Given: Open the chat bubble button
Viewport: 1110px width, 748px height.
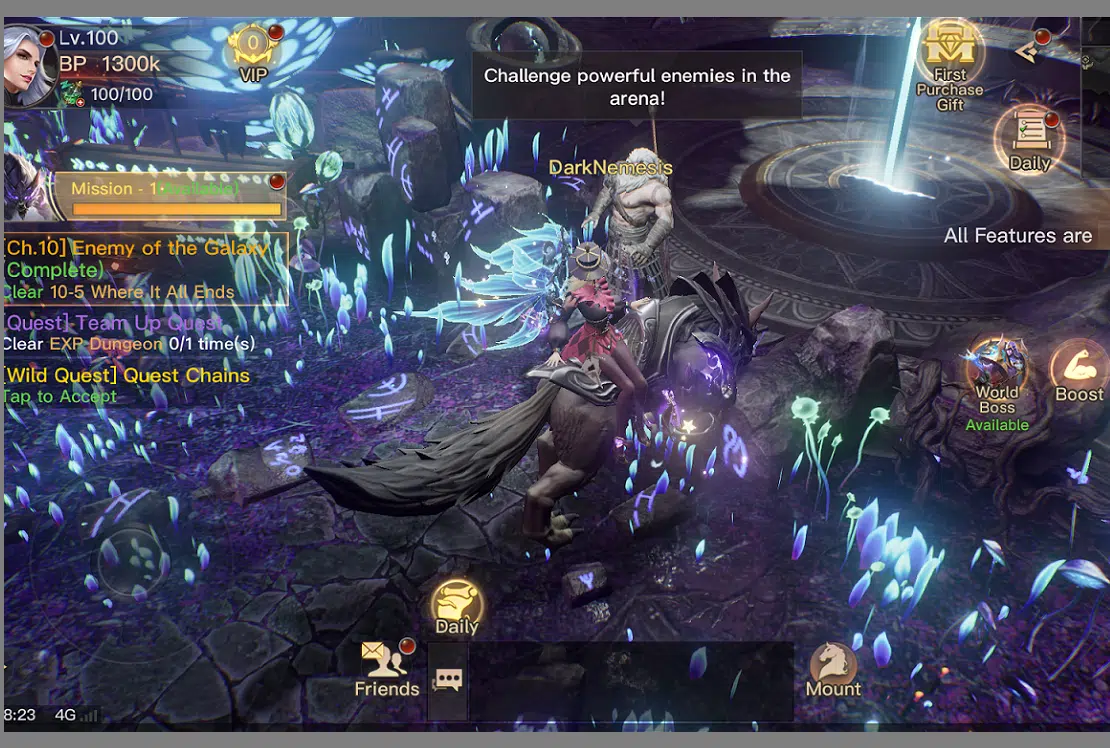Looking at the screenshot, I should pos(448,681).
